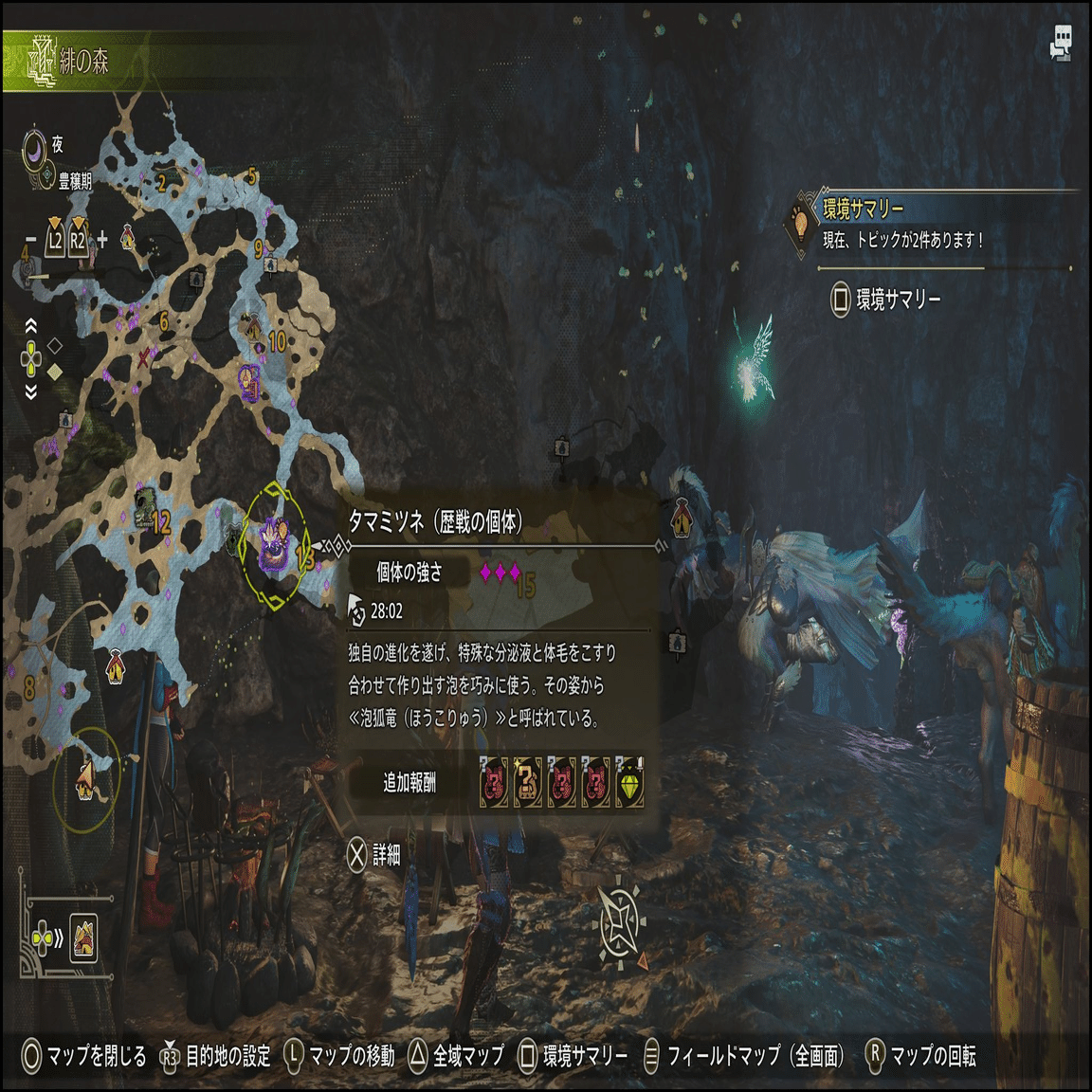Click the red X marker on the map

pyautogui.click(x=144, y=357)
